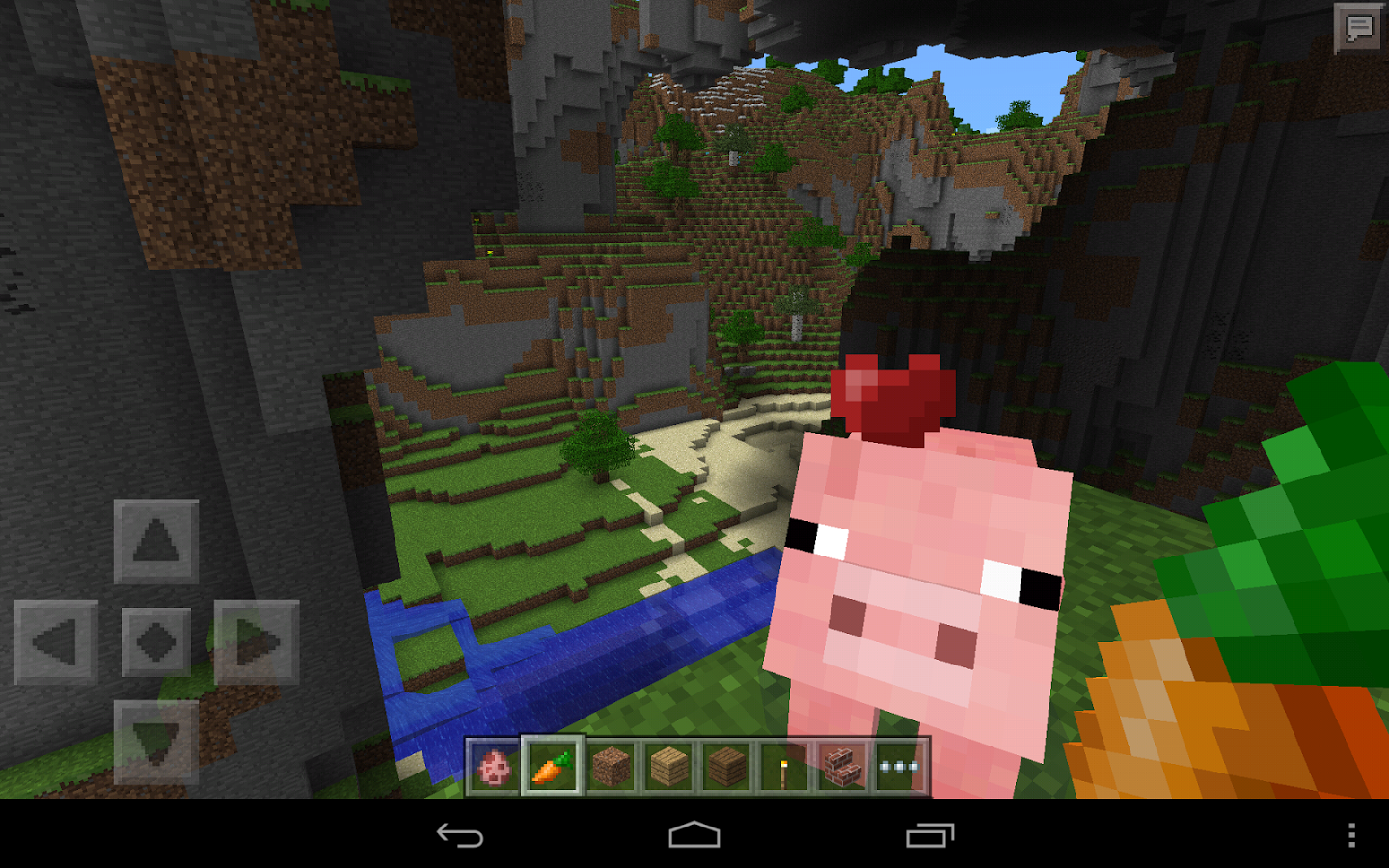Select the pig spawn egg in the hotbar

coord(494,765)
